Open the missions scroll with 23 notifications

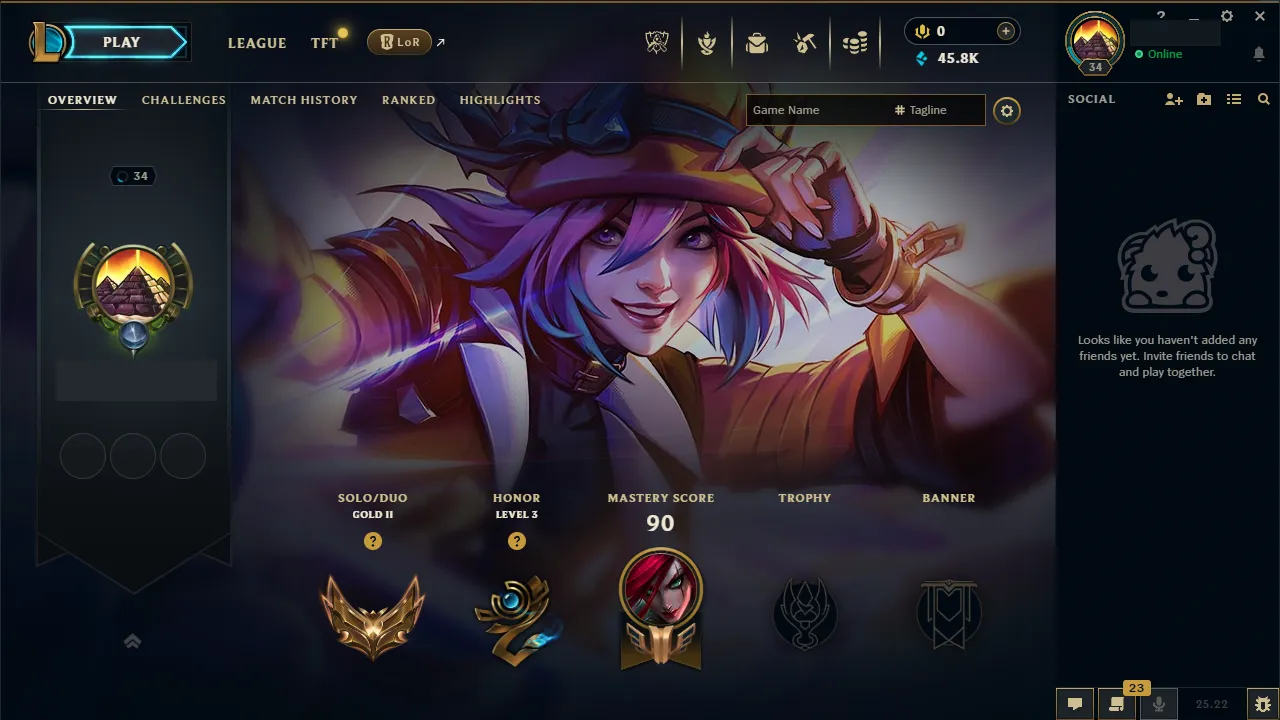click(1118, 703)
